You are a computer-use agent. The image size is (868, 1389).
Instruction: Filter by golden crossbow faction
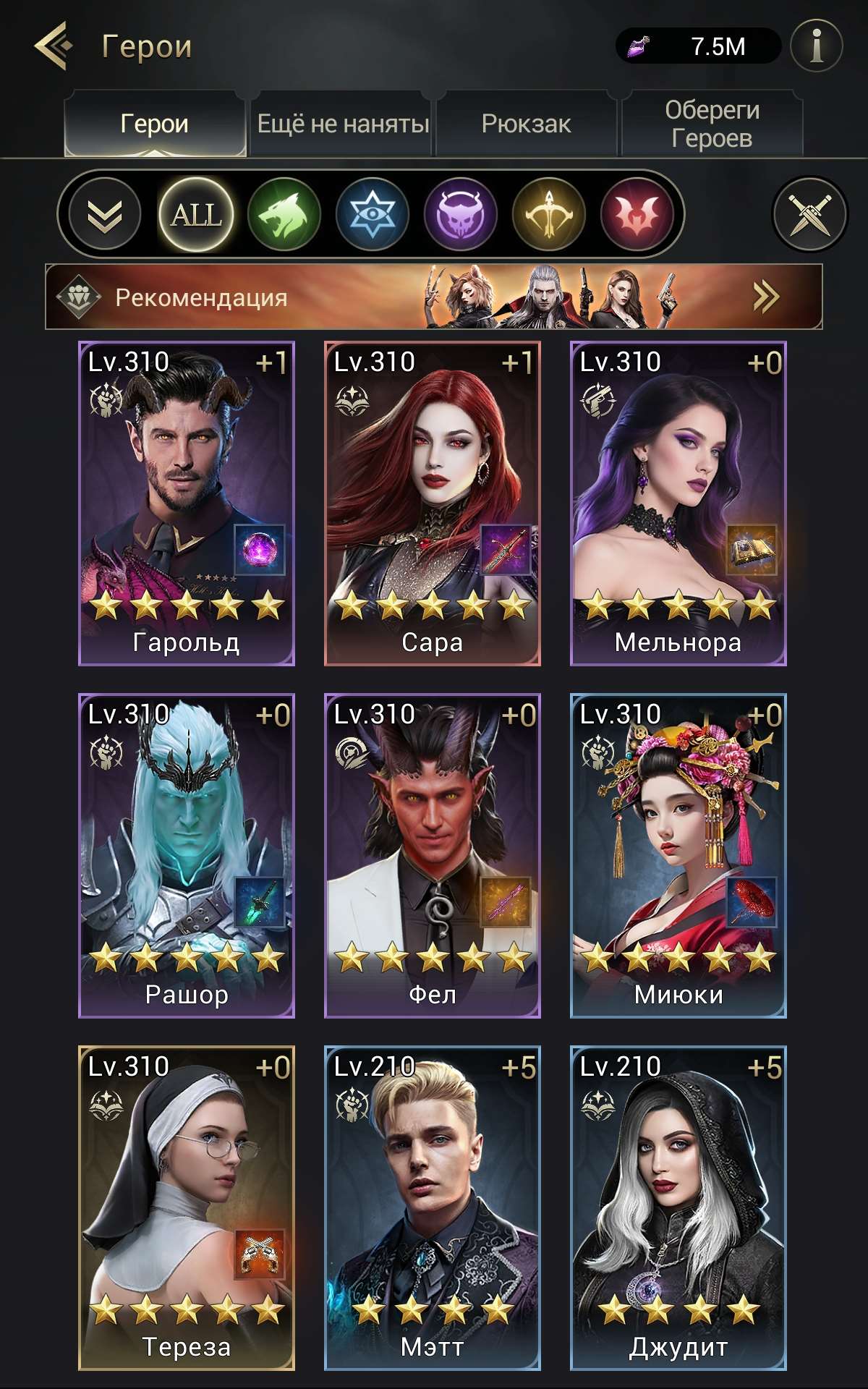(549, 214)
